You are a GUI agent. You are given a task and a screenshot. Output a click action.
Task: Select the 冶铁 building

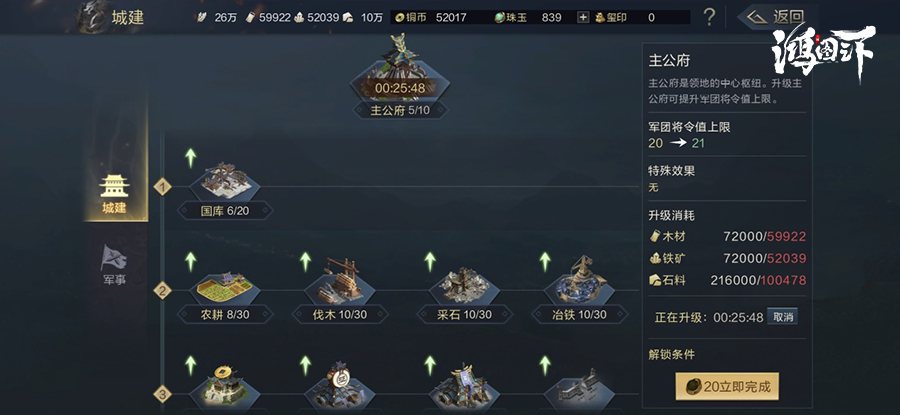coord(579,290)
